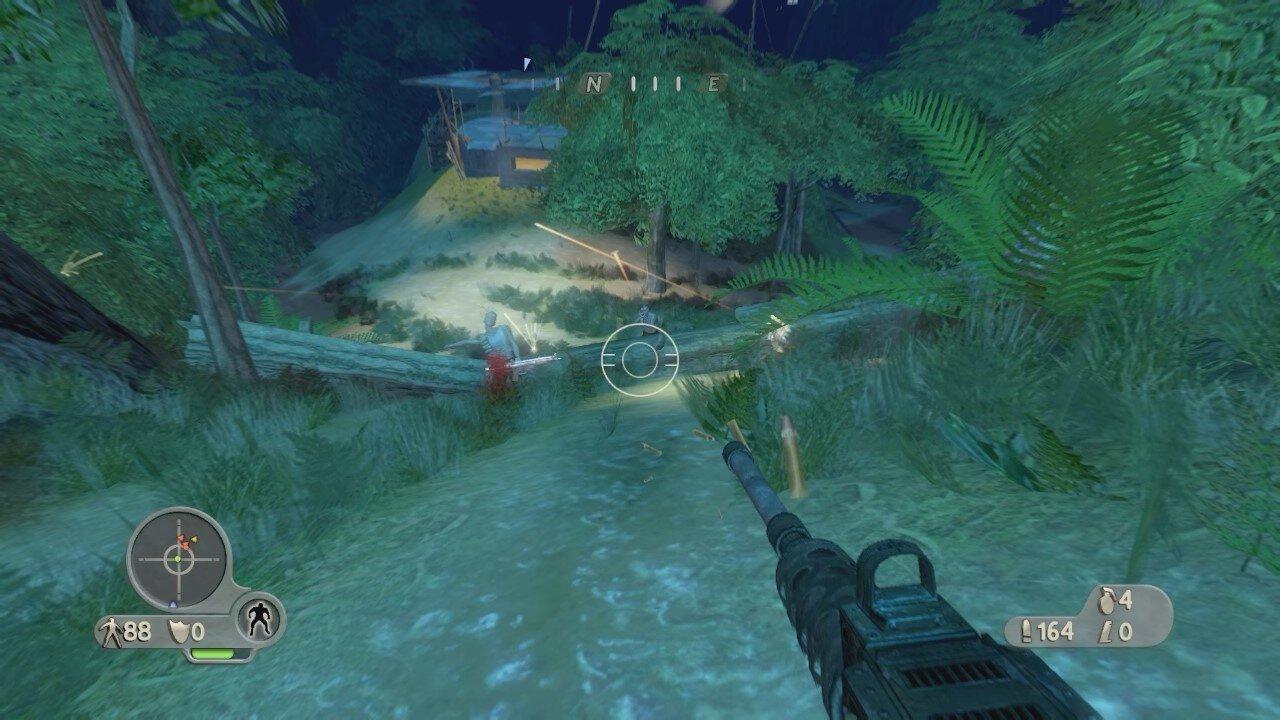Click the player arrow at the minimap center
The height and width of the screenshot is (720, 1280).
click(177, 559)
